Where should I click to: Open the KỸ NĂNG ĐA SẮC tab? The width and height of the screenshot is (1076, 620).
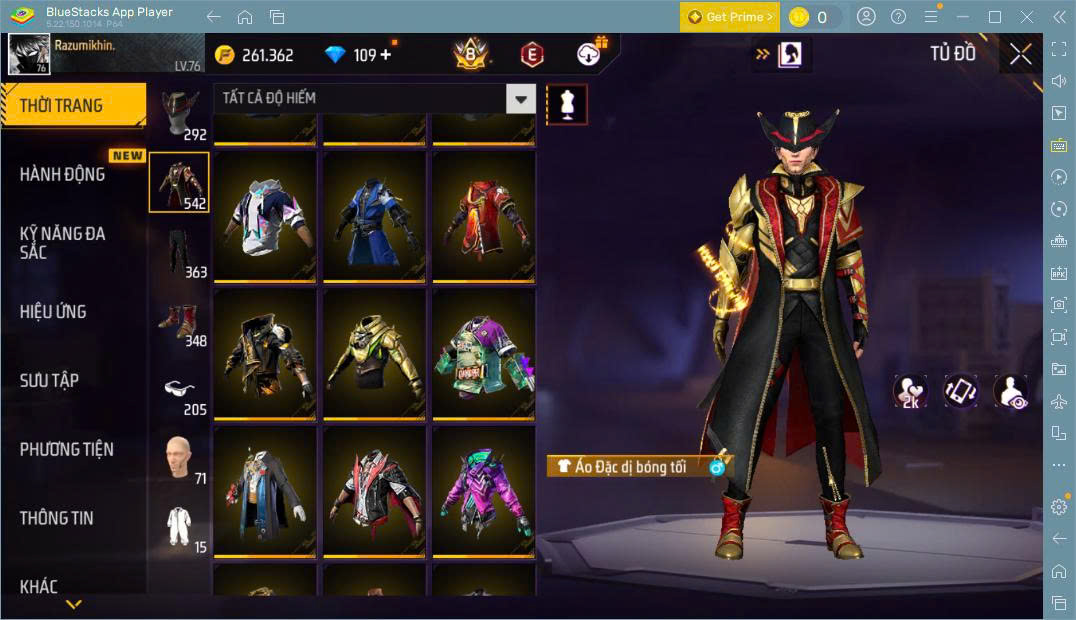[62, 242]
